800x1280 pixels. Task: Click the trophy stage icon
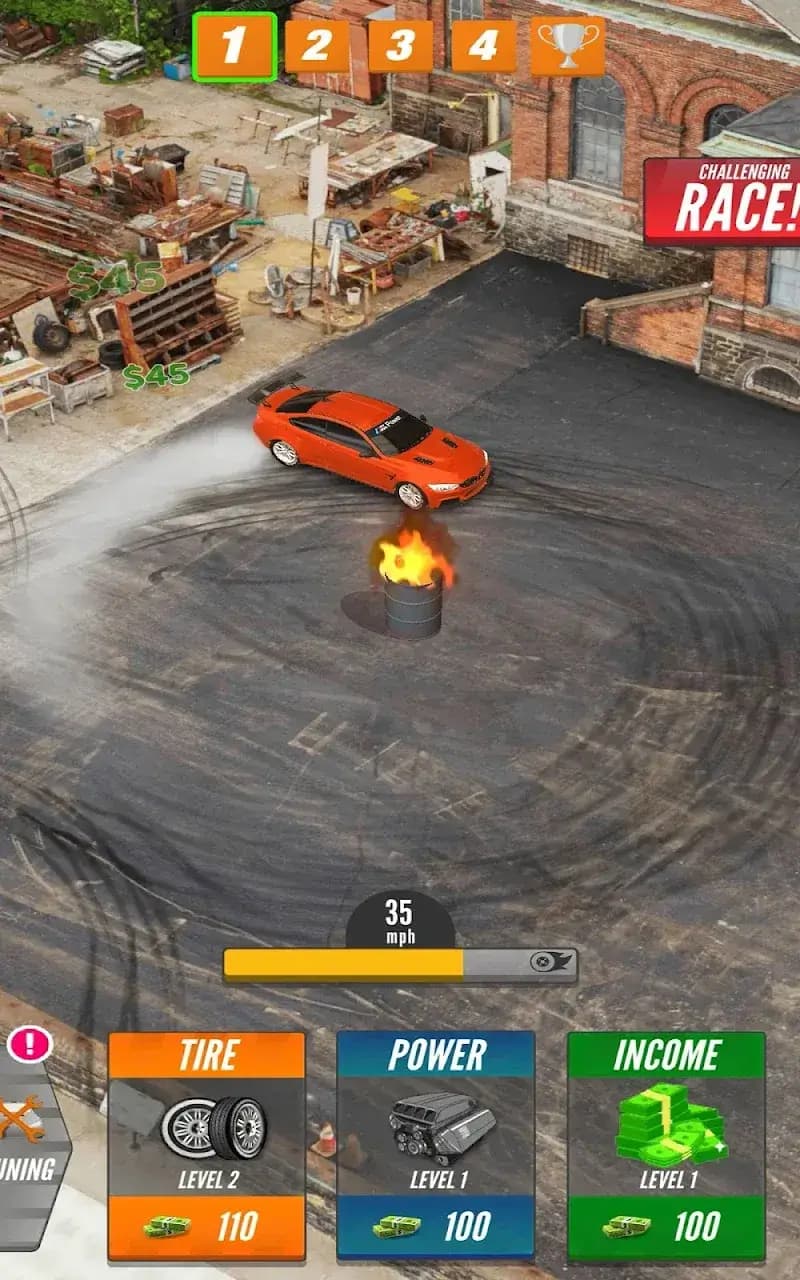point(568,46)
